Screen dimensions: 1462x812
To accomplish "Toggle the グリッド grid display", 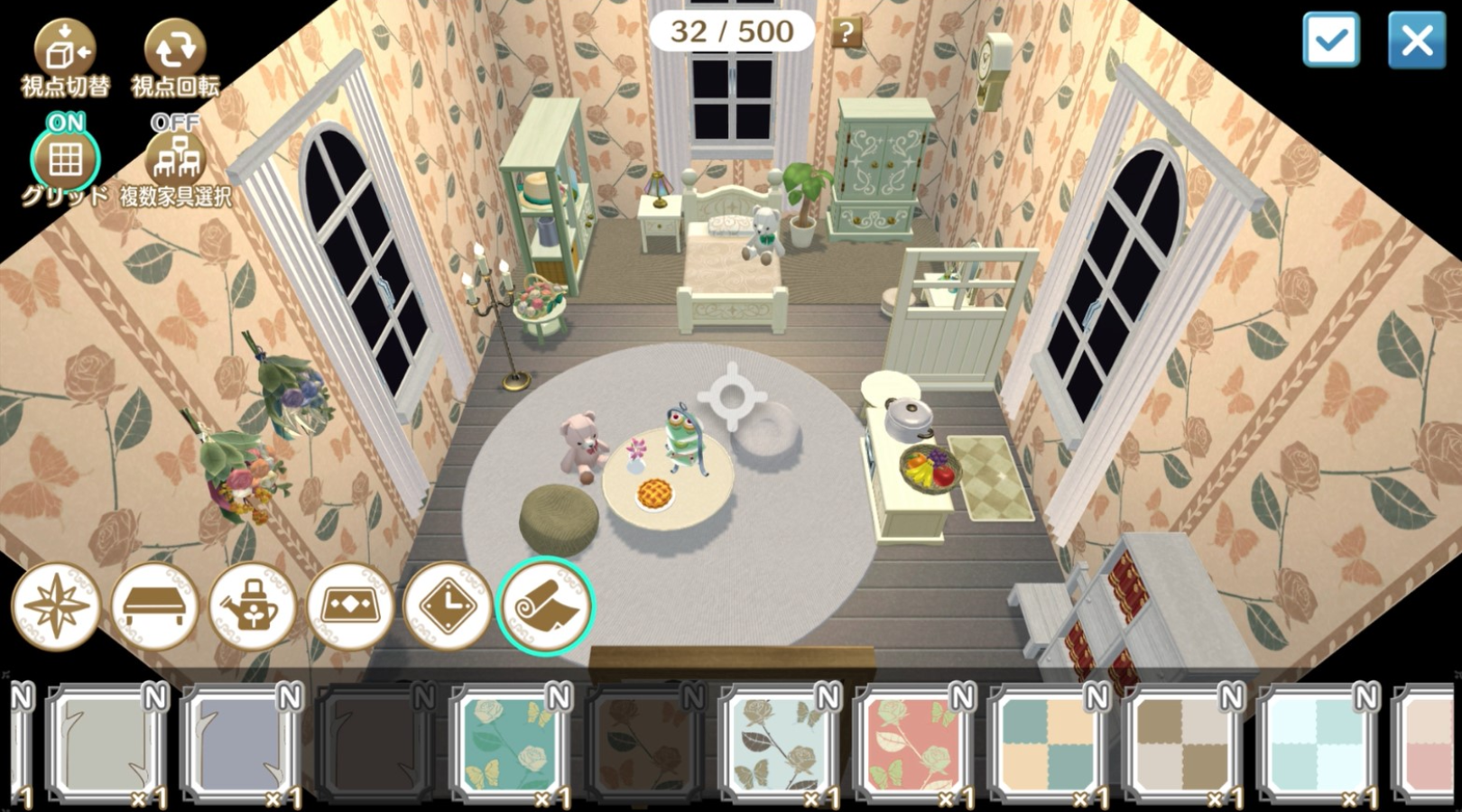I will click(65, 161).
